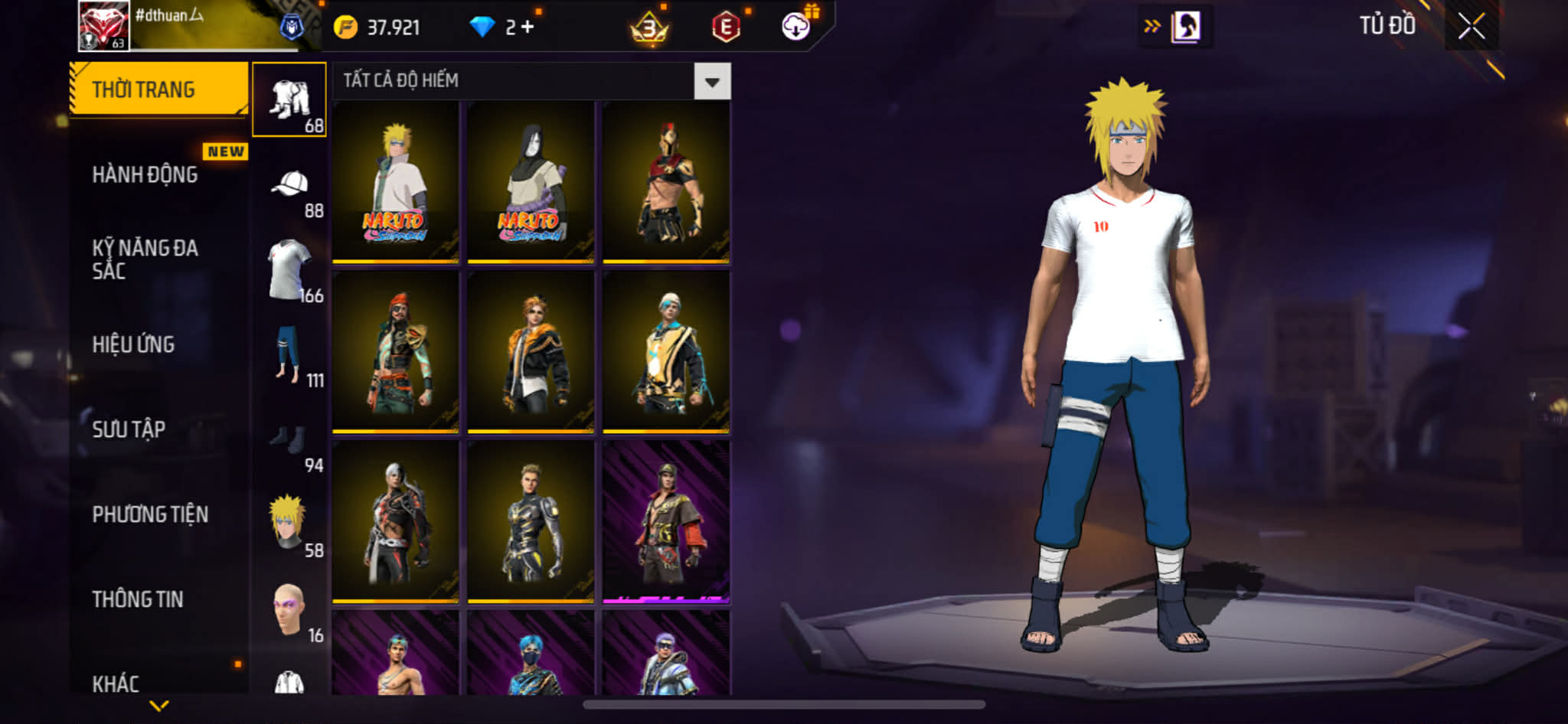Select the blond Naruto outfit bundle
The image size is (1568, 724).
(x=395, y=182)
